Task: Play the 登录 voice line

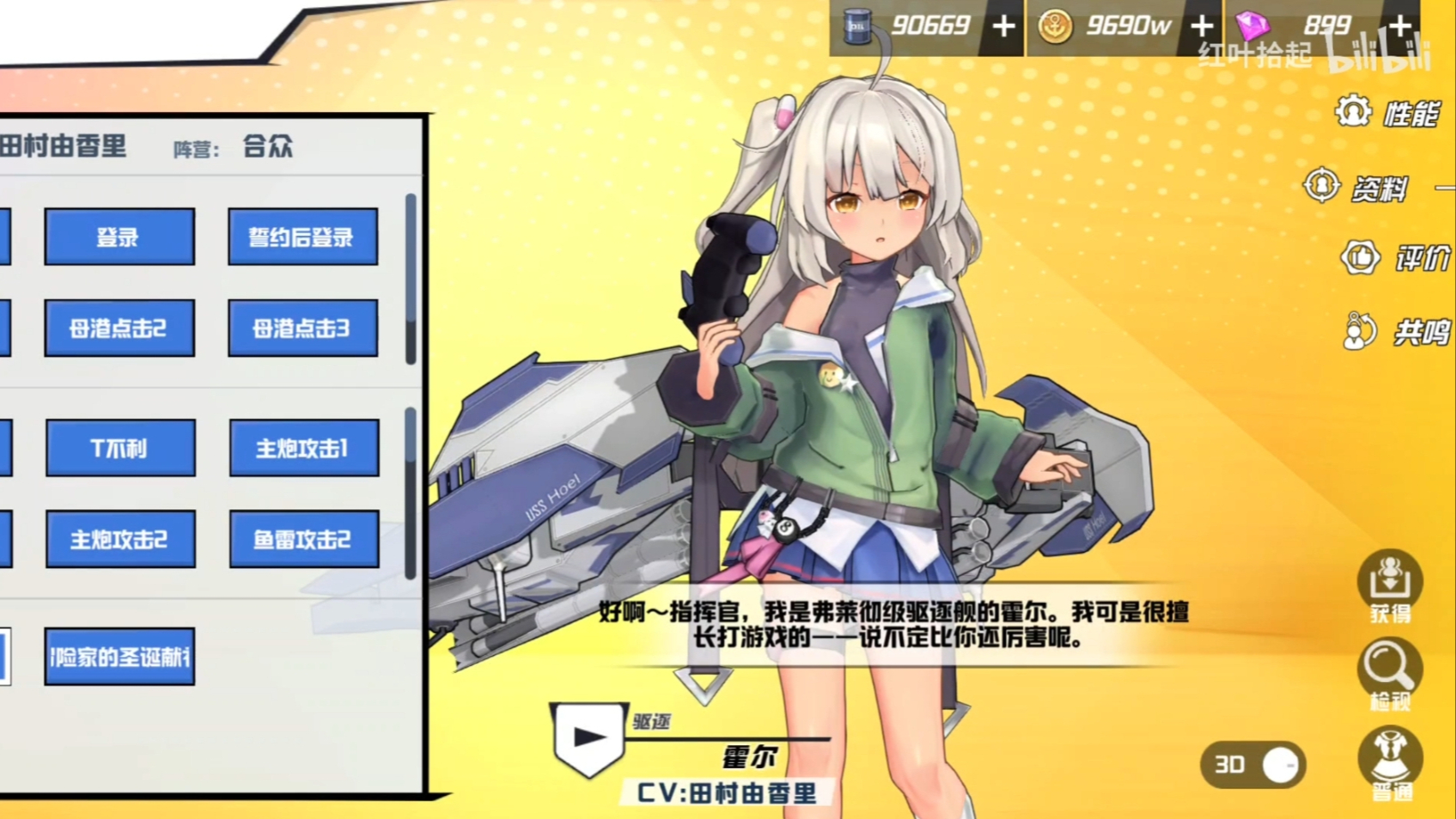Action: pyautogui.click(x=119, y=237)
